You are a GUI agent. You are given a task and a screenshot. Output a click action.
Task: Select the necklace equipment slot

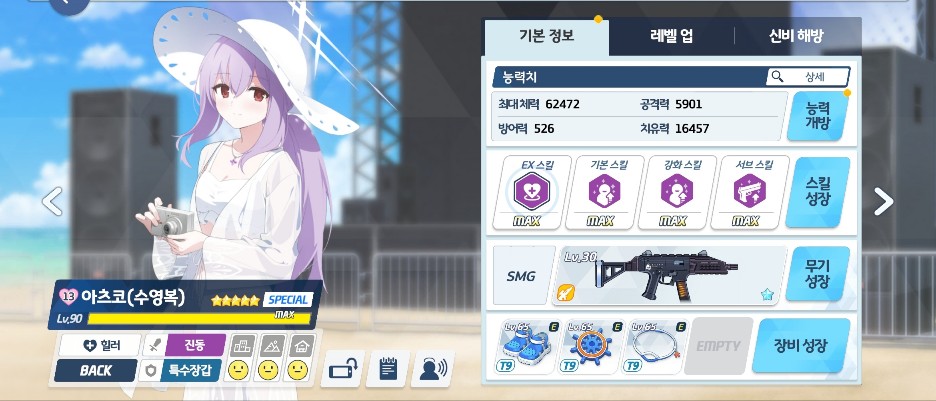click(655, 347)
